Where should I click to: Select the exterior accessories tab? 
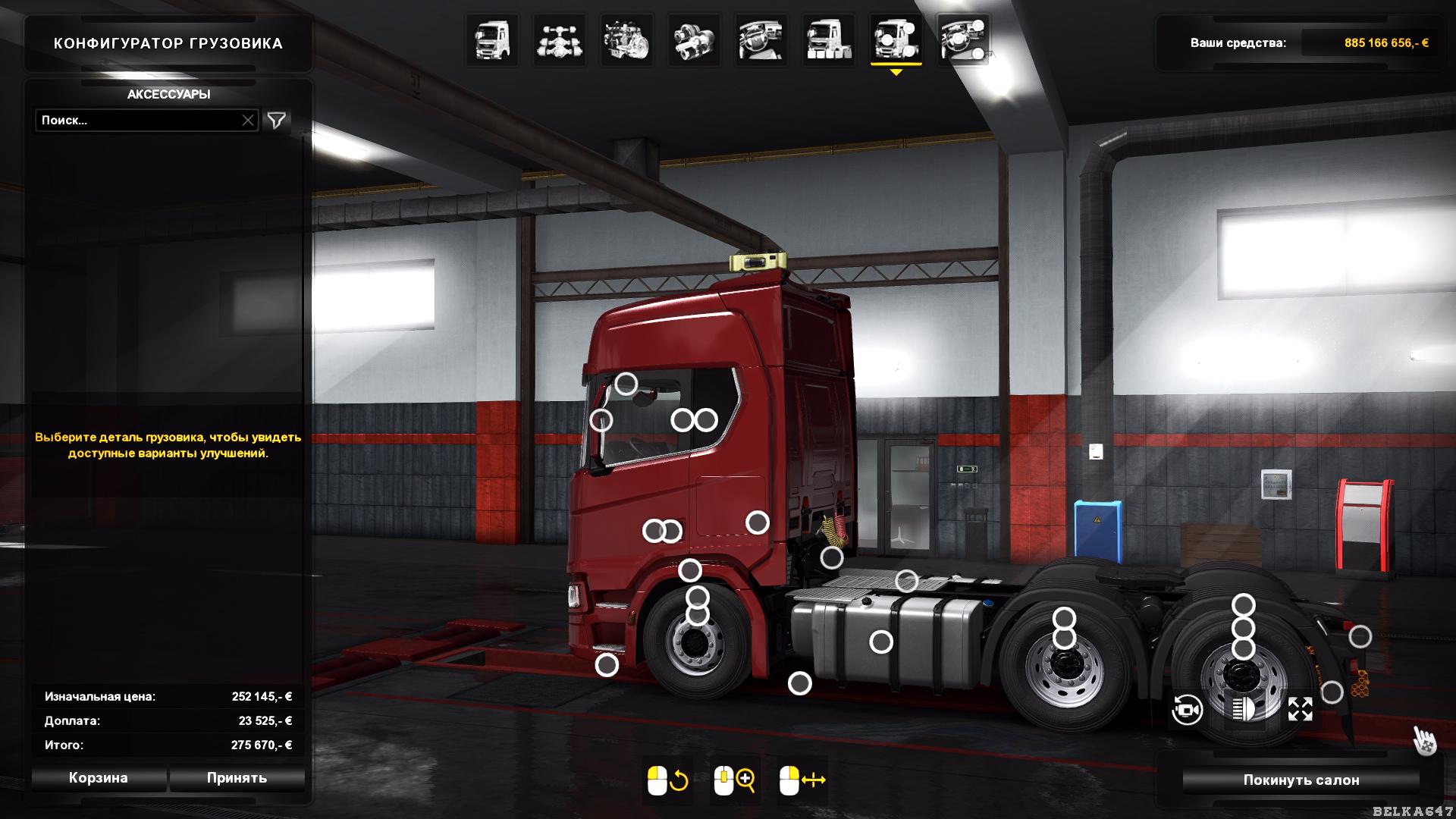896,40
